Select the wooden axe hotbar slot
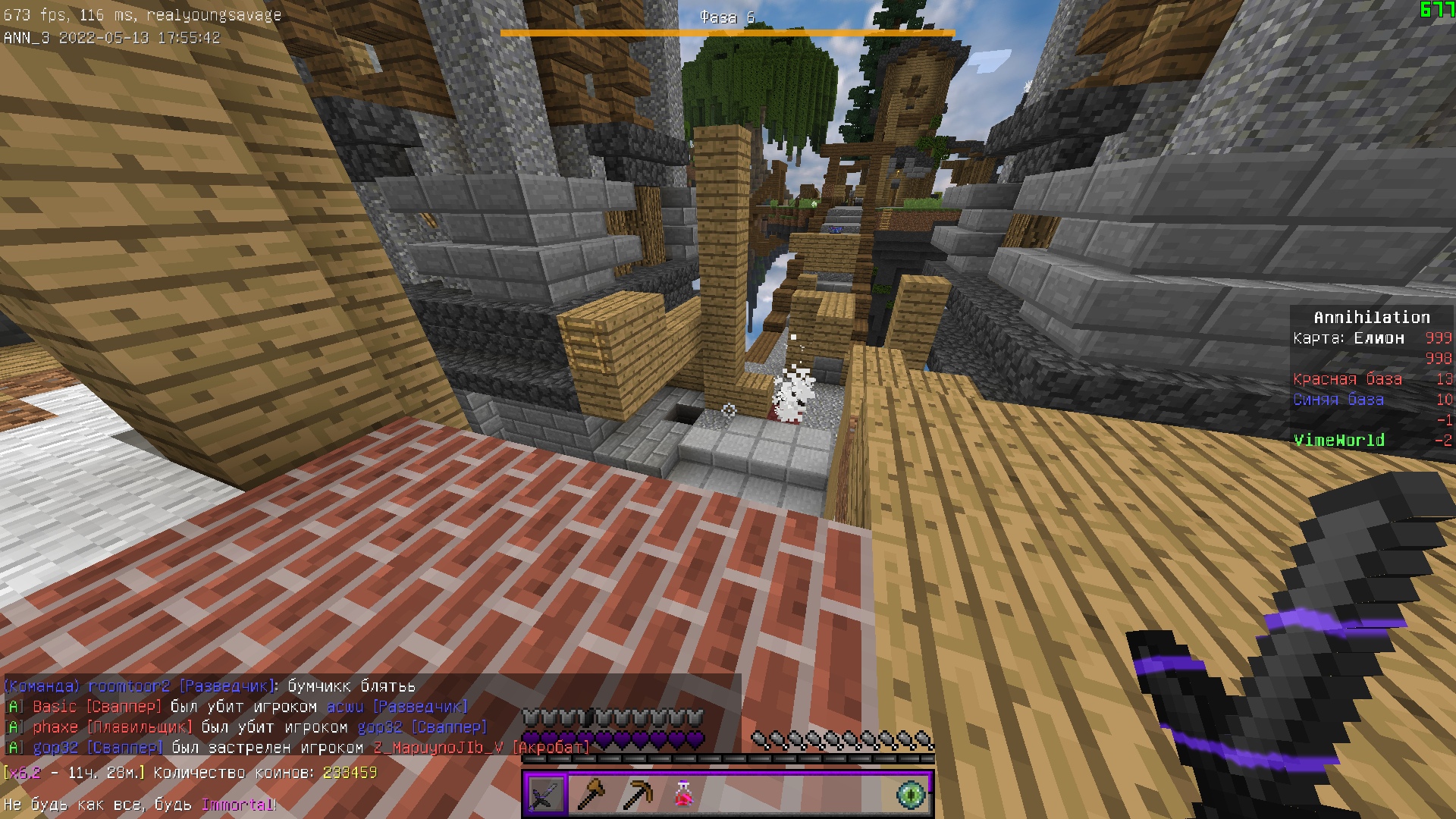This screenshot has width=1456, height=819. coord(591,794)
